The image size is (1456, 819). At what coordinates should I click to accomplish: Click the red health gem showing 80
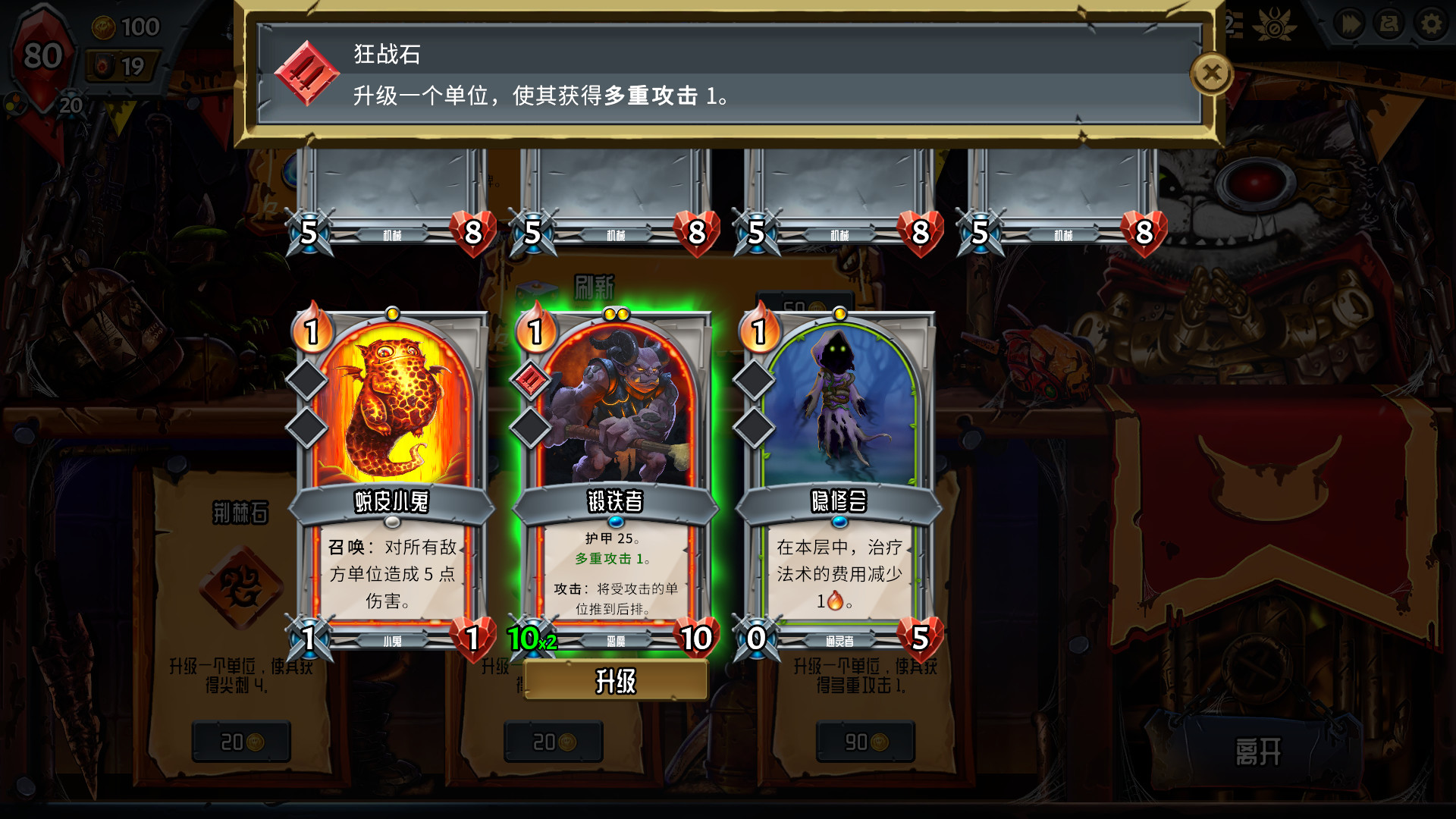click(43, 55)
